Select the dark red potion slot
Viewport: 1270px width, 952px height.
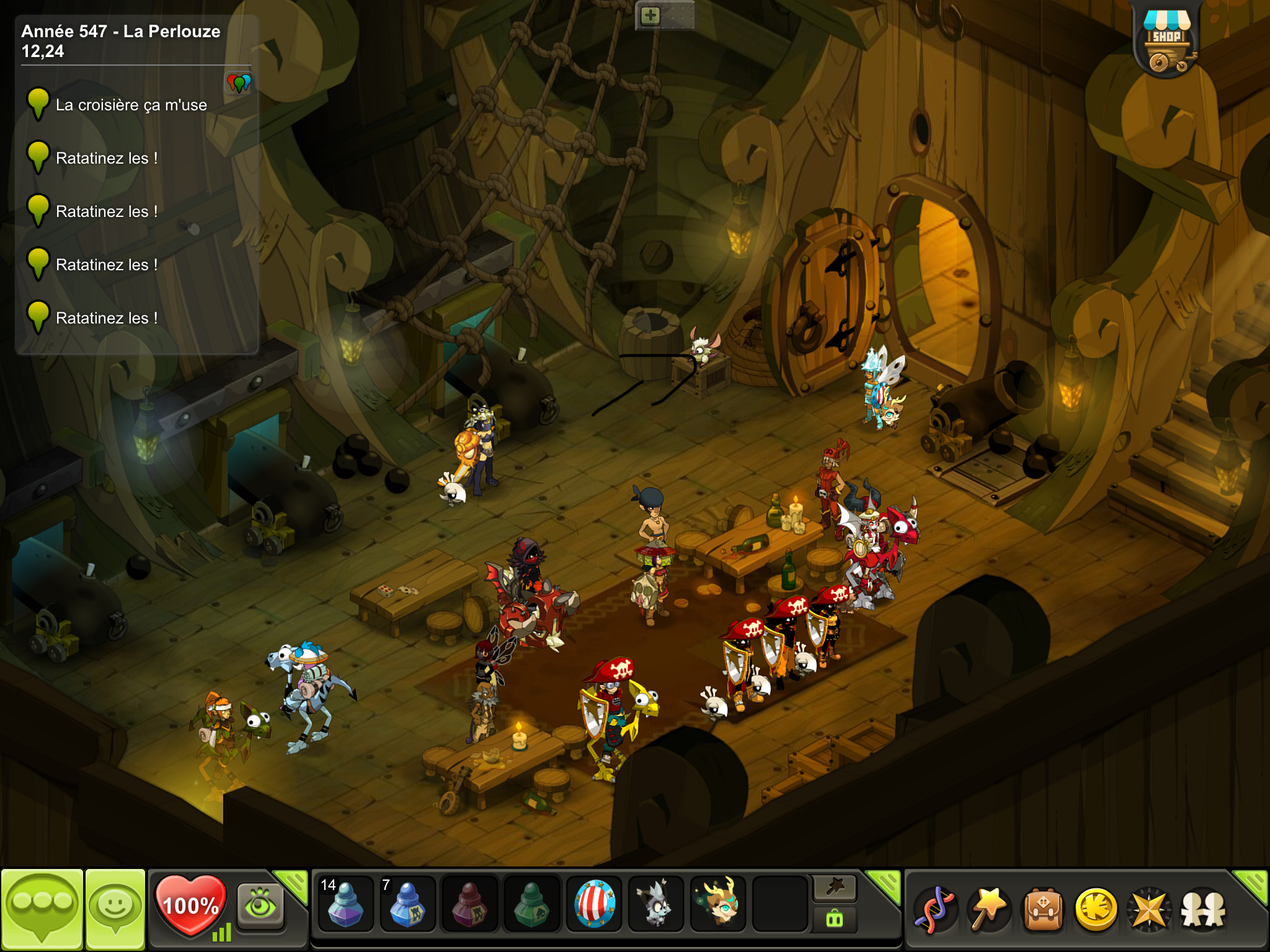(x=469, y=904)
